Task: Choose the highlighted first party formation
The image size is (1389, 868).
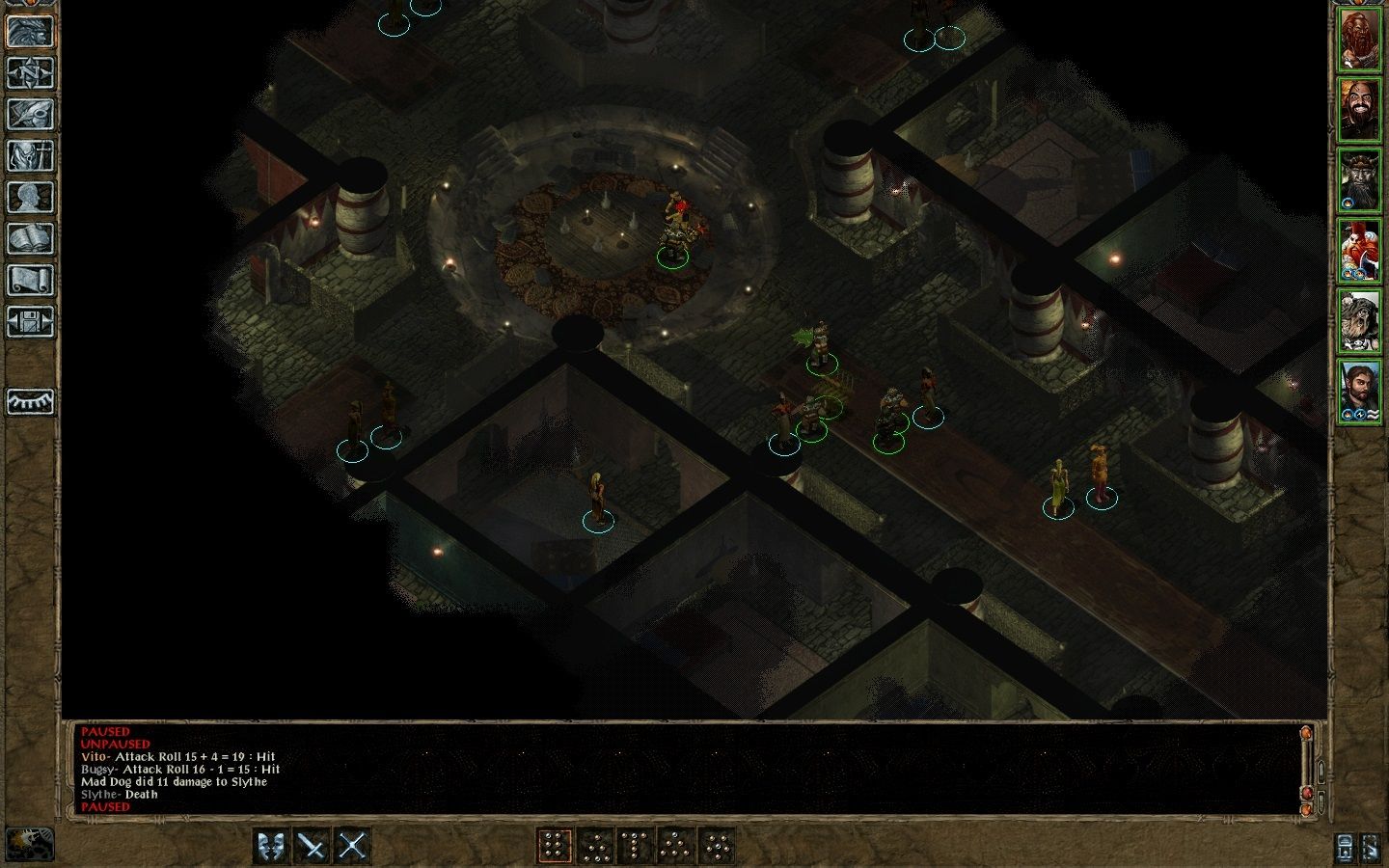Action: pyautogui.click(x=555, y=847)
